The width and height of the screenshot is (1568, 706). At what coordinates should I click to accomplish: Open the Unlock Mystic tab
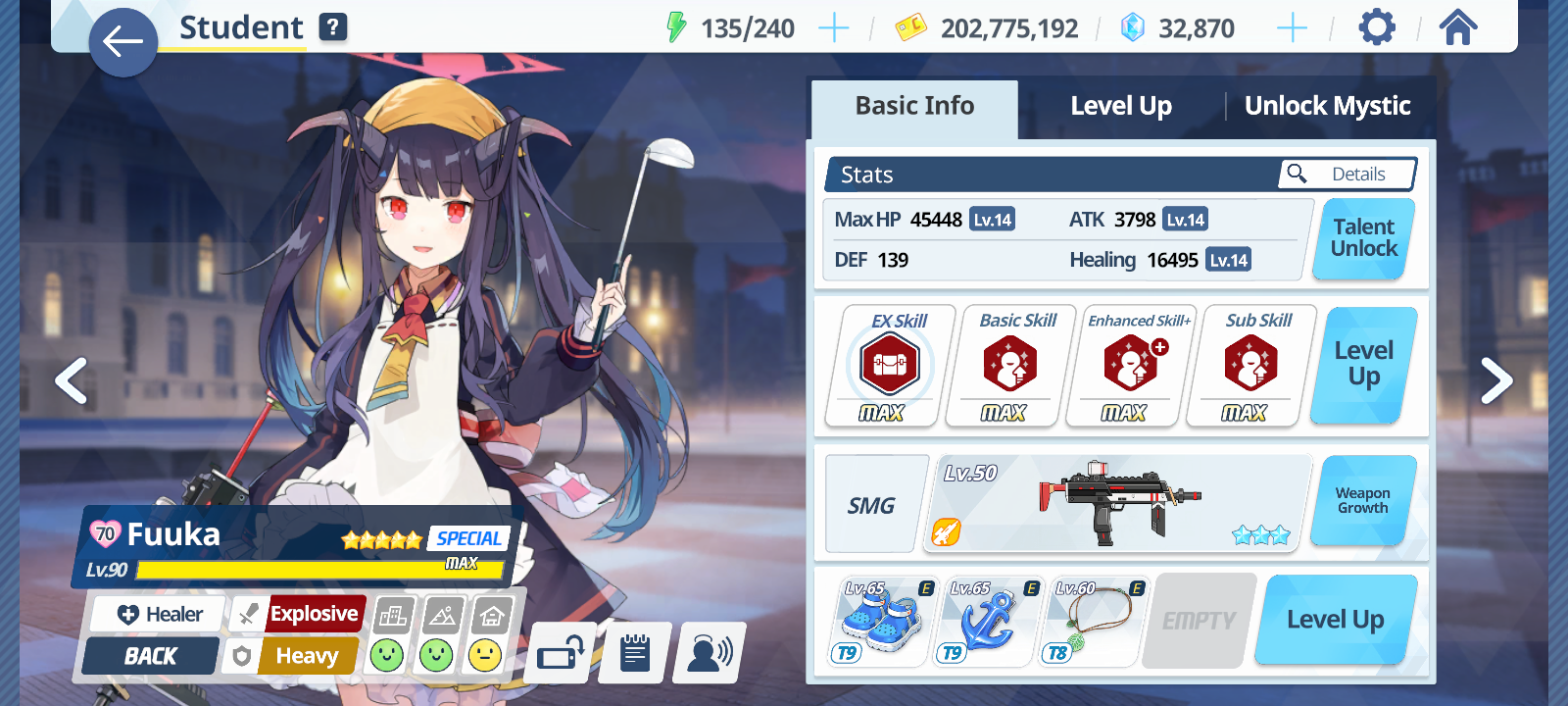pyautogui.click(x=1327, y=106)
